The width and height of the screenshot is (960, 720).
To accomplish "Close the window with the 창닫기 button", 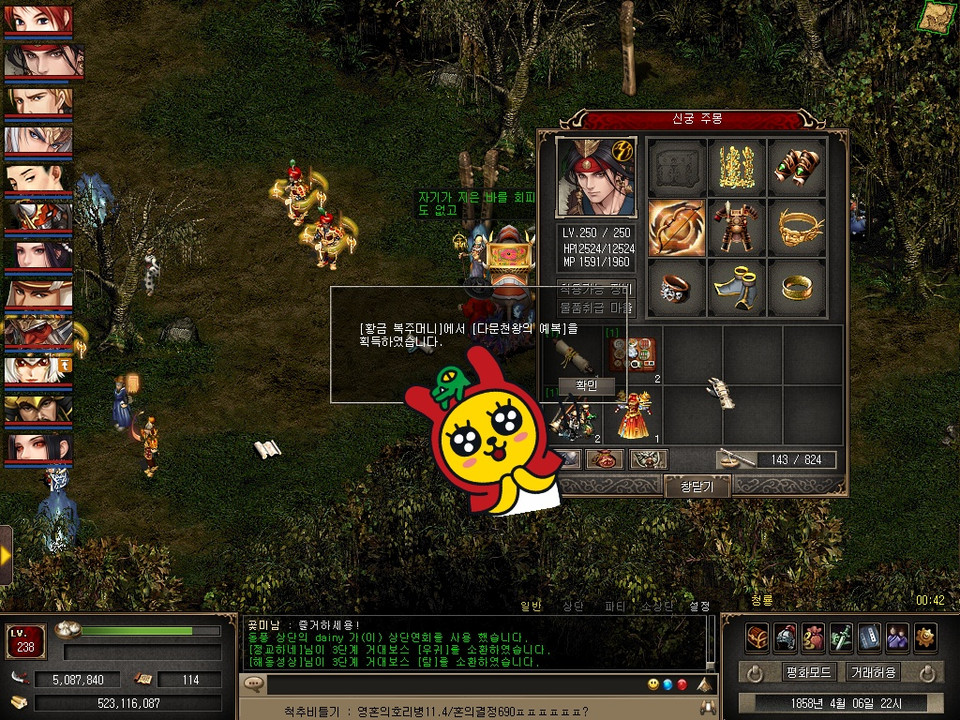I will pyautogui.click(x=698, y=487).
